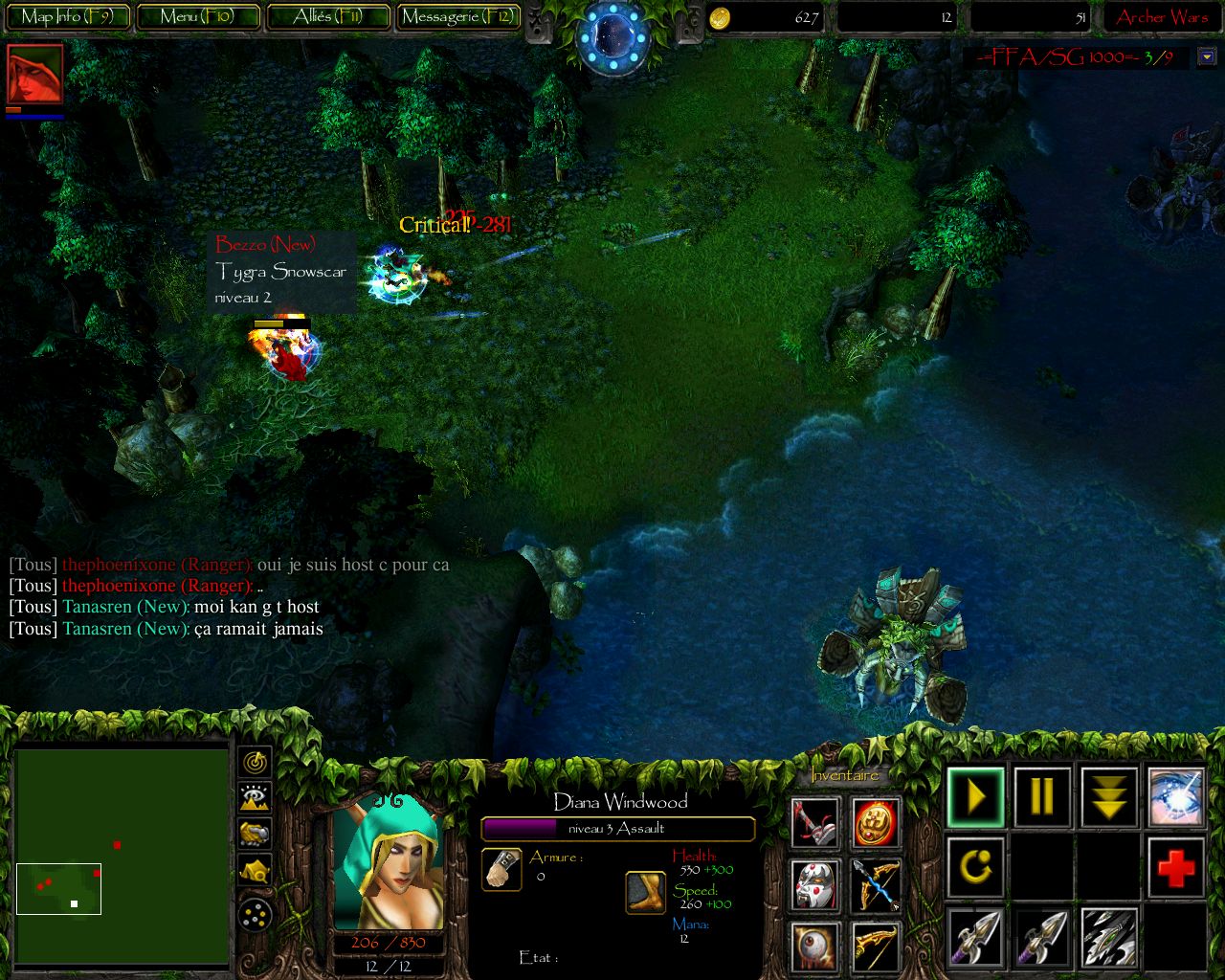Open the Messagerie (F12) panel
The image size is (1225, 980).
point(457,16)
